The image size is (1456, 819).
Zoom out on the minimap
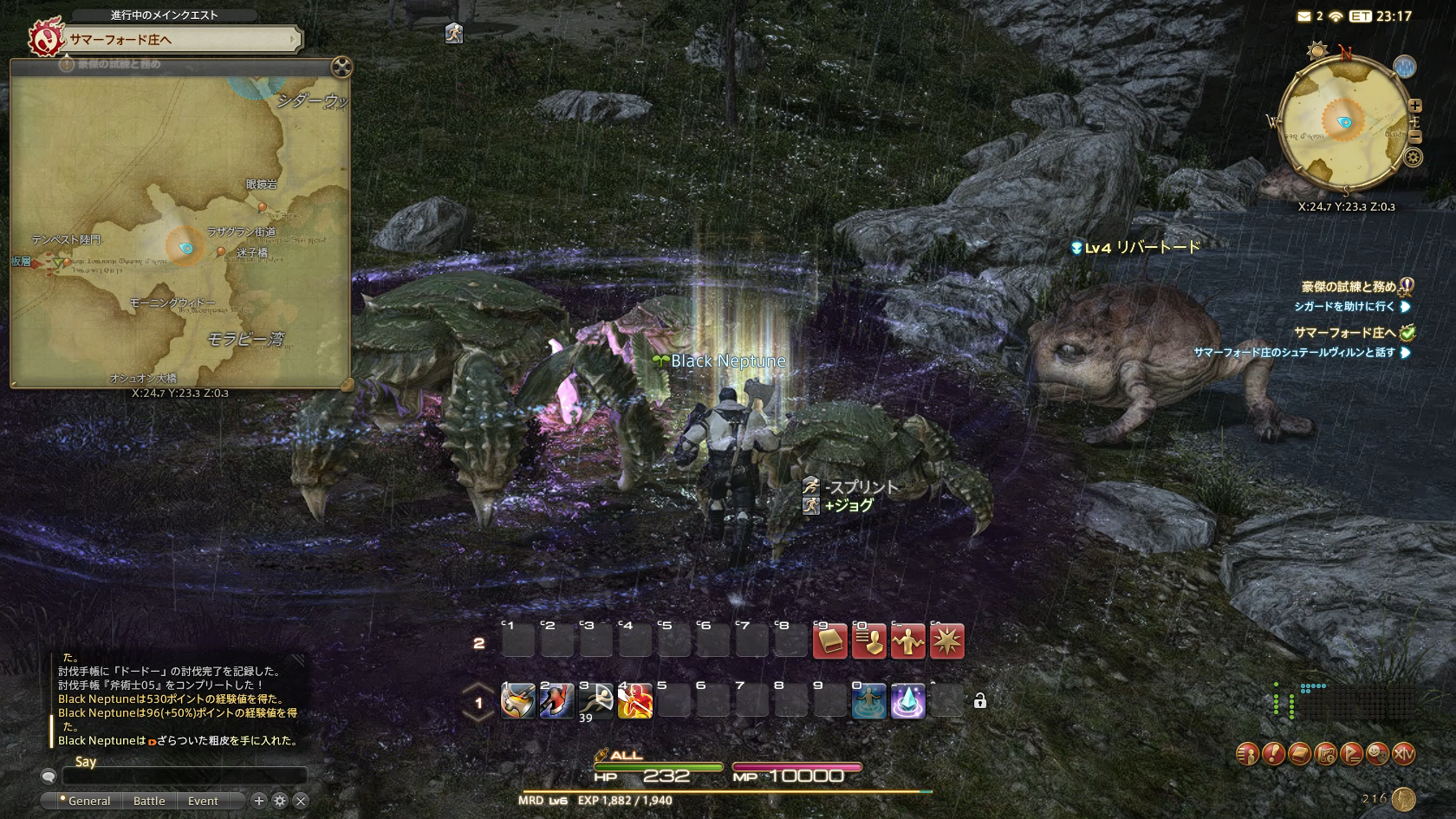pyautogui.click(x=1415, y=137)
